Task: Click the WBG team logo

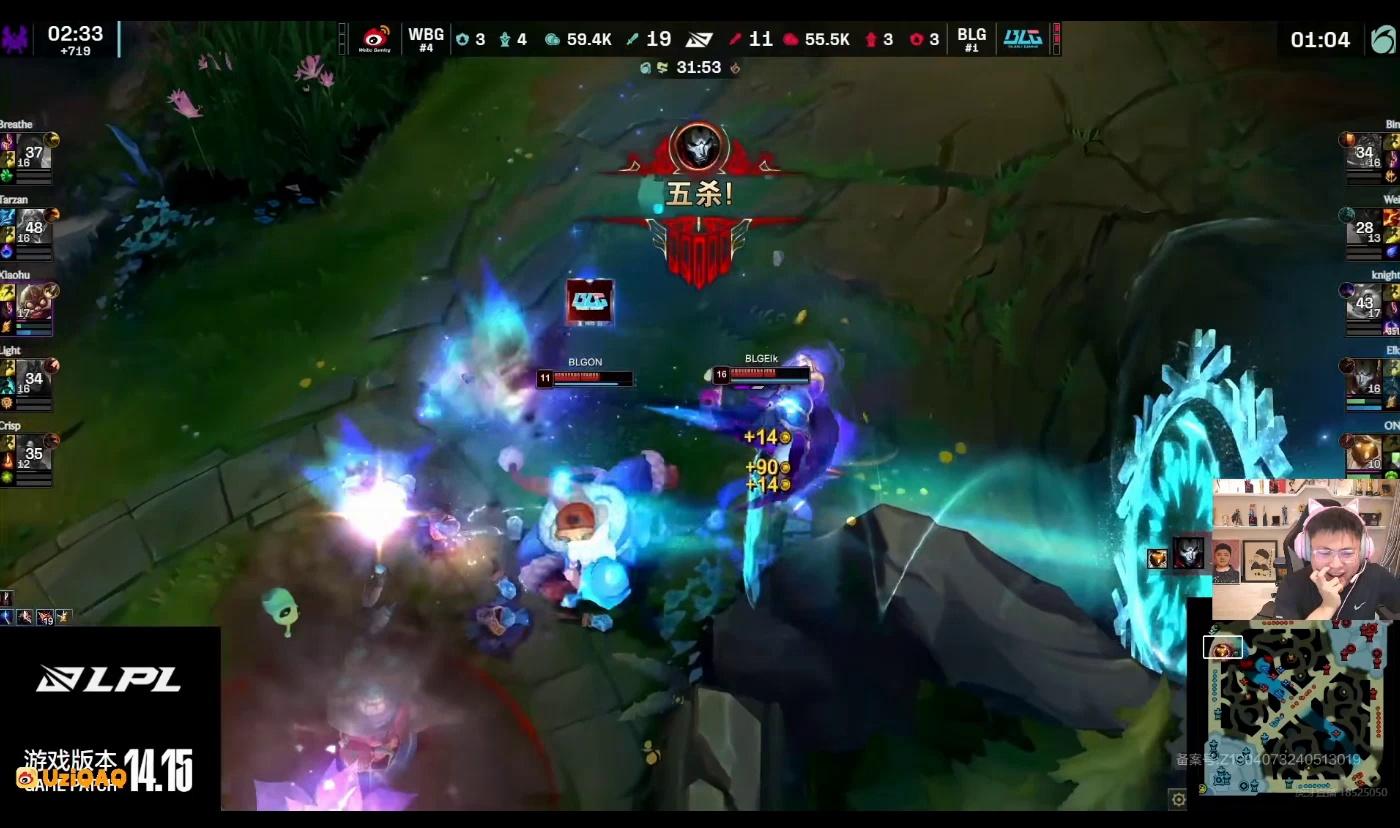Action: coord(377,39)
